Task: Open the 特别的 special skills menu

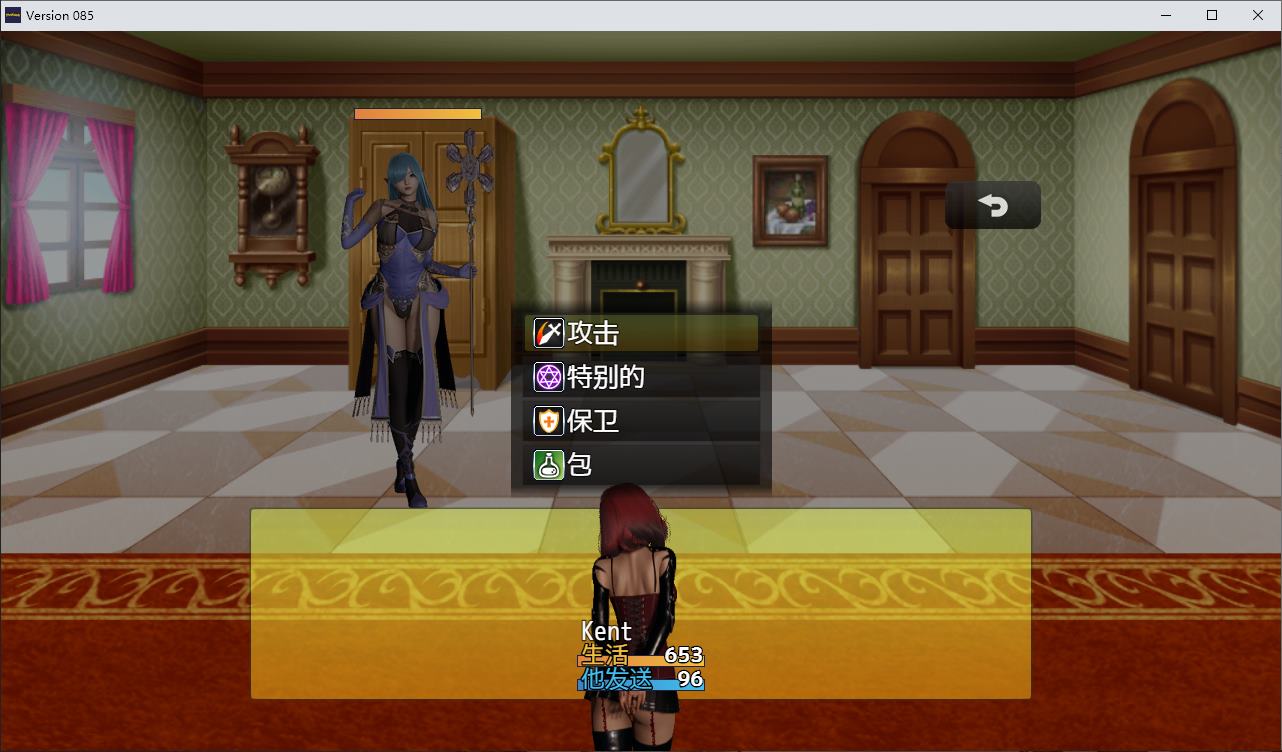Action: 641,377
